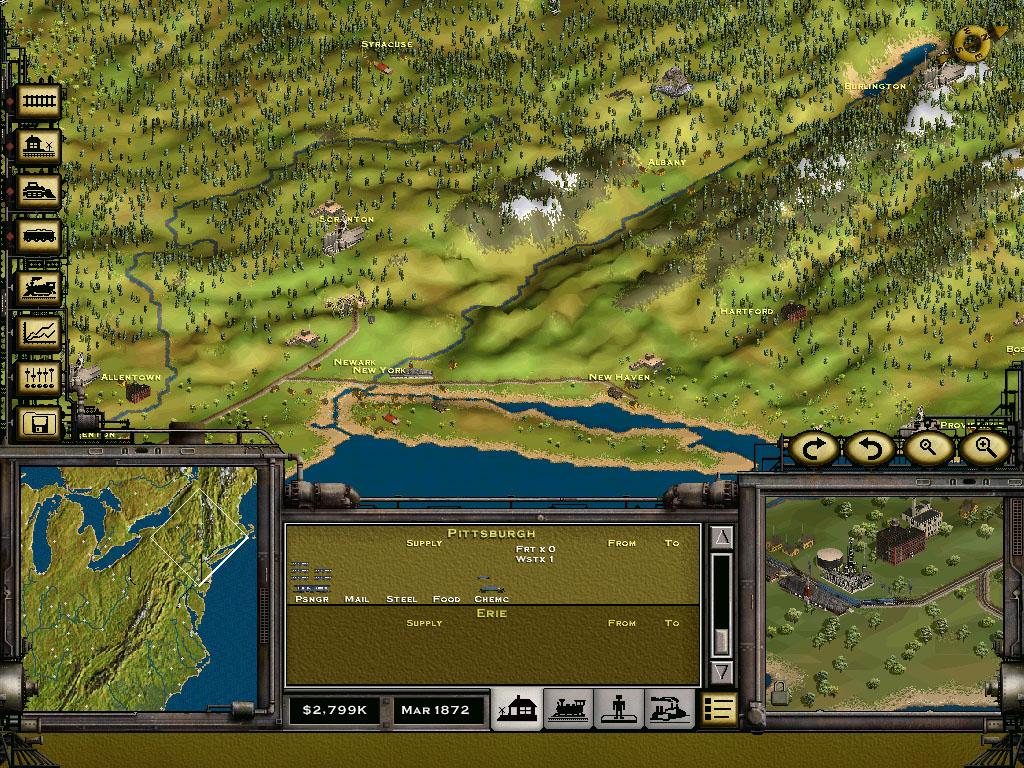Open the stock market chart

(38, 332)
